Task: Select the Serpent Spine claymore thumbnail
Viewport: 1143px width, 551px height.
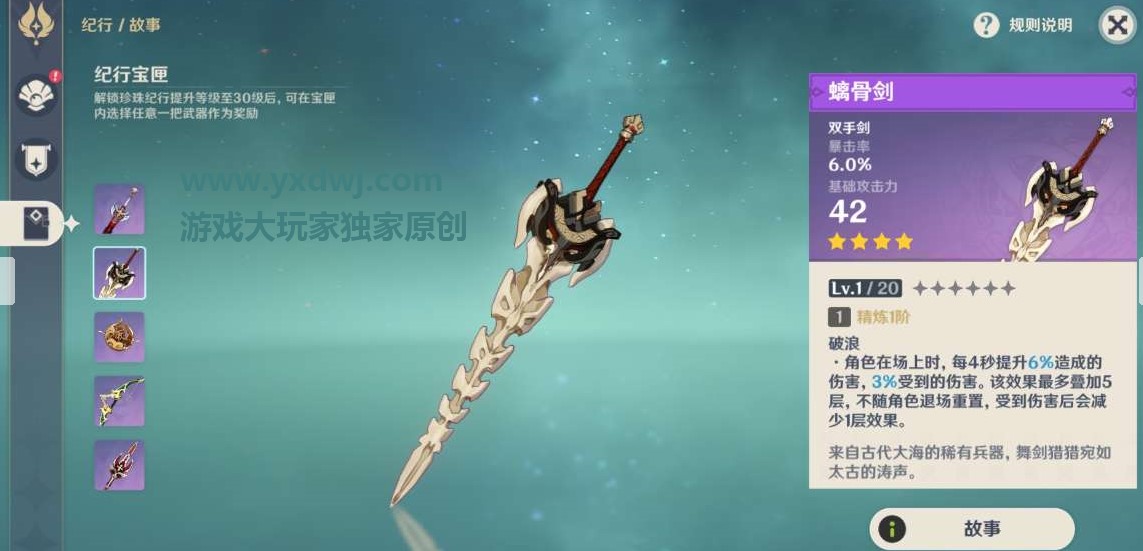Action: point(119,273)
